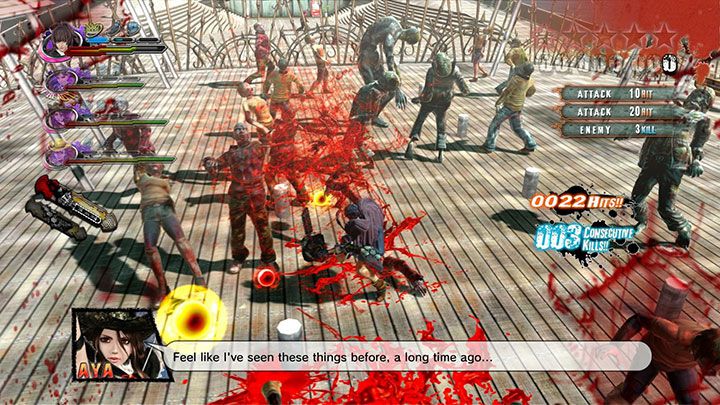Click Aya's dialogue speaker portrait
The height and width of the screenshot is (405, 720).
pos(116,343)
